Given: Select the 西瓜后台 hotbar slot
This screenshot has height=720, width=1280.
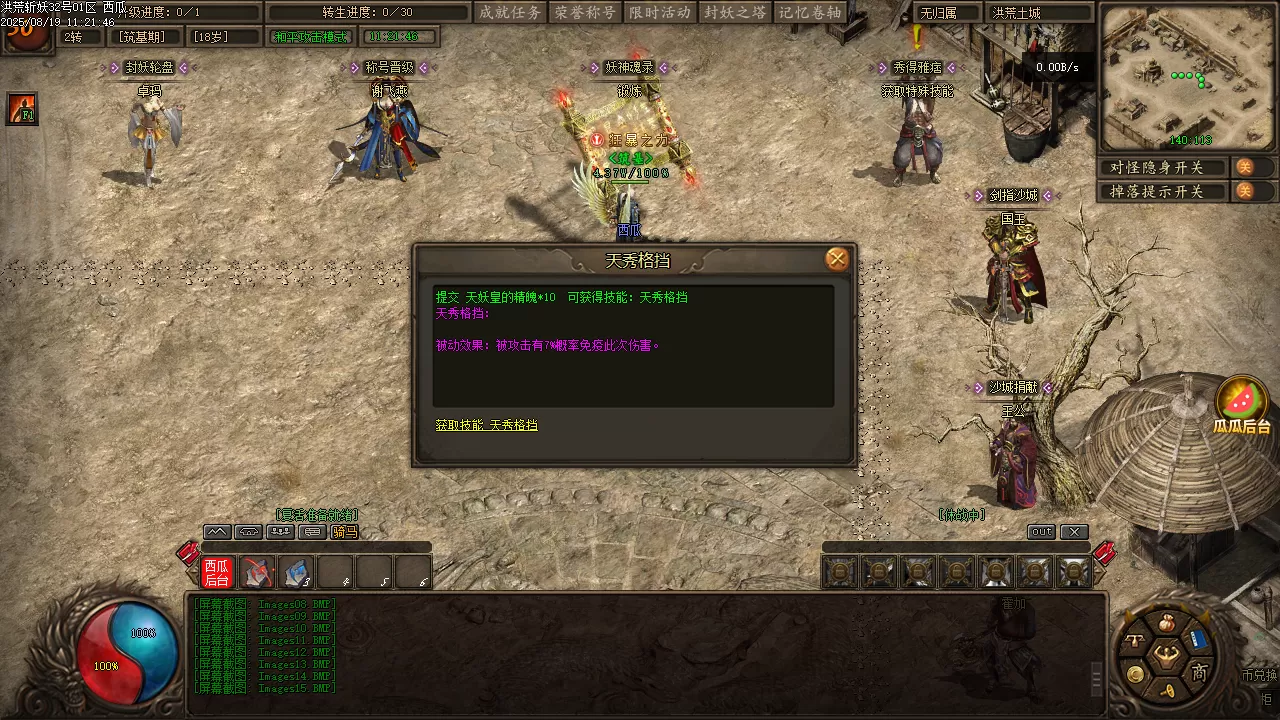Looking at the screenshot, I should (x=217, y=573).
